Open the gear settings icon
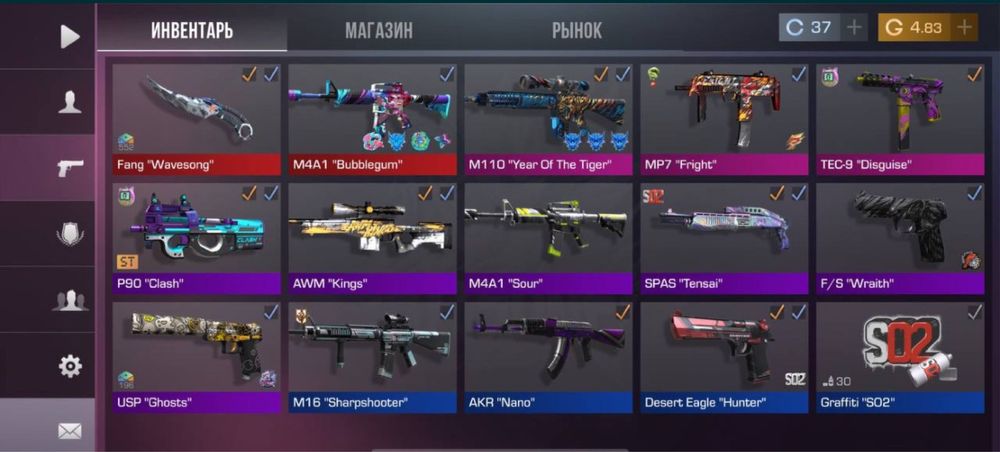This screenshot has width=1000, height=452. tap(69, 366)
